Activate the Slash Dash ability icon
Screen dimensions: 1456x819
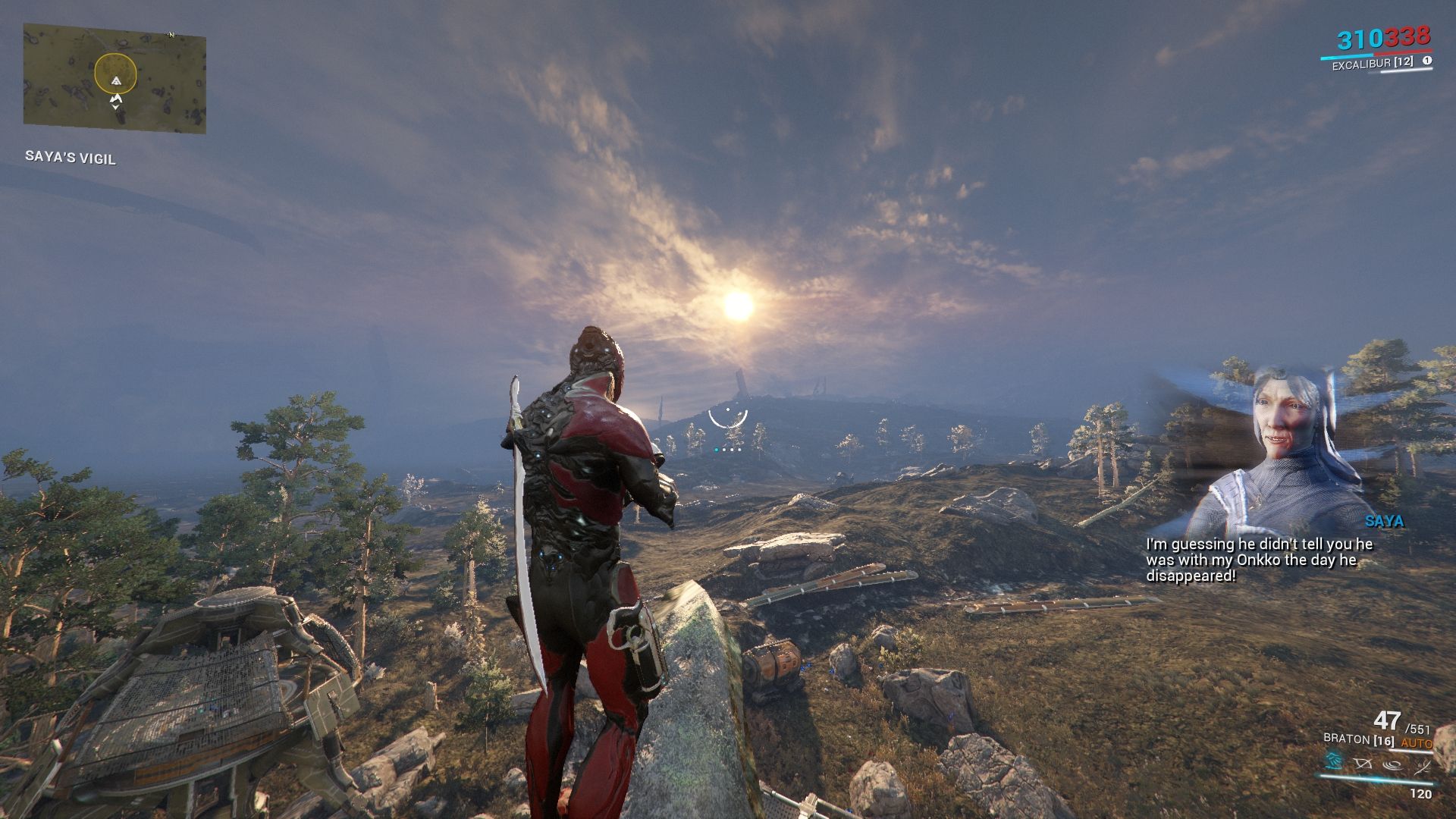1332,761
